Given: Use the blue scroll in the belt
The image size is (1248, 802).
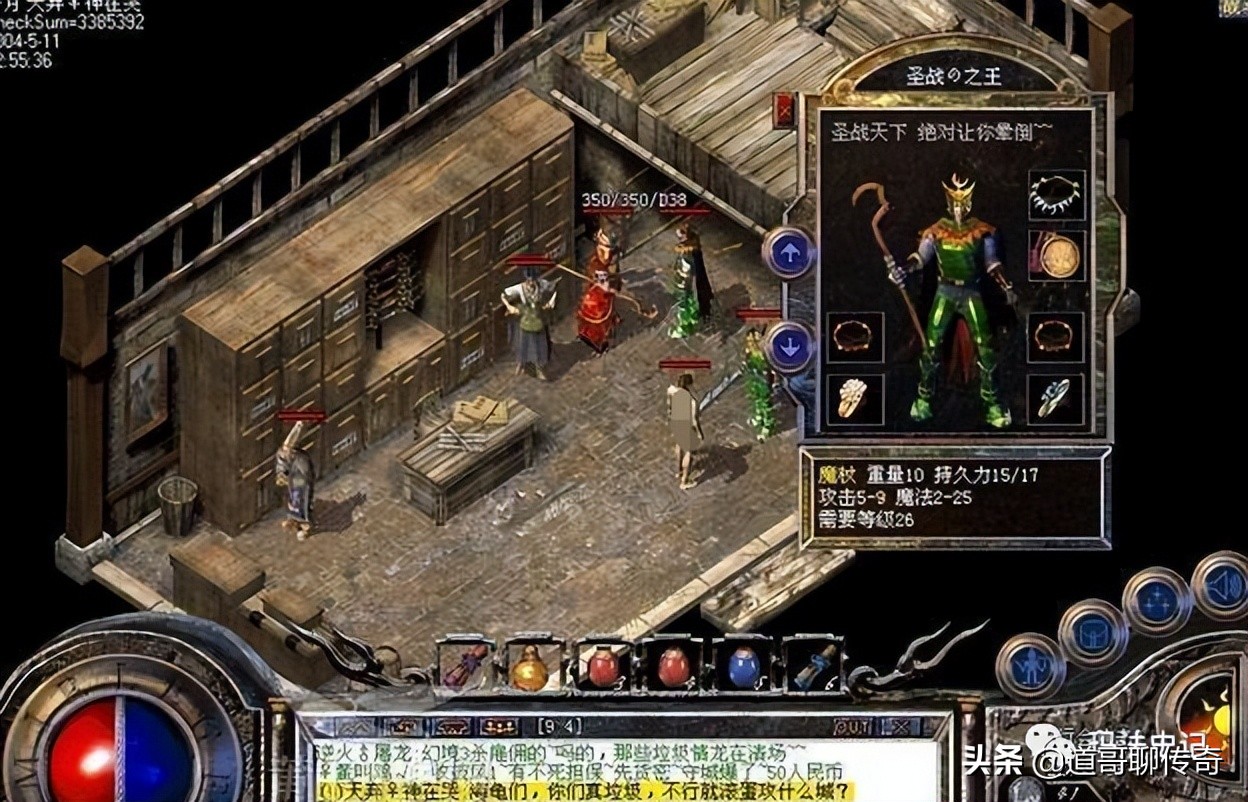Looking at the screenshot, I should point(814,666).
